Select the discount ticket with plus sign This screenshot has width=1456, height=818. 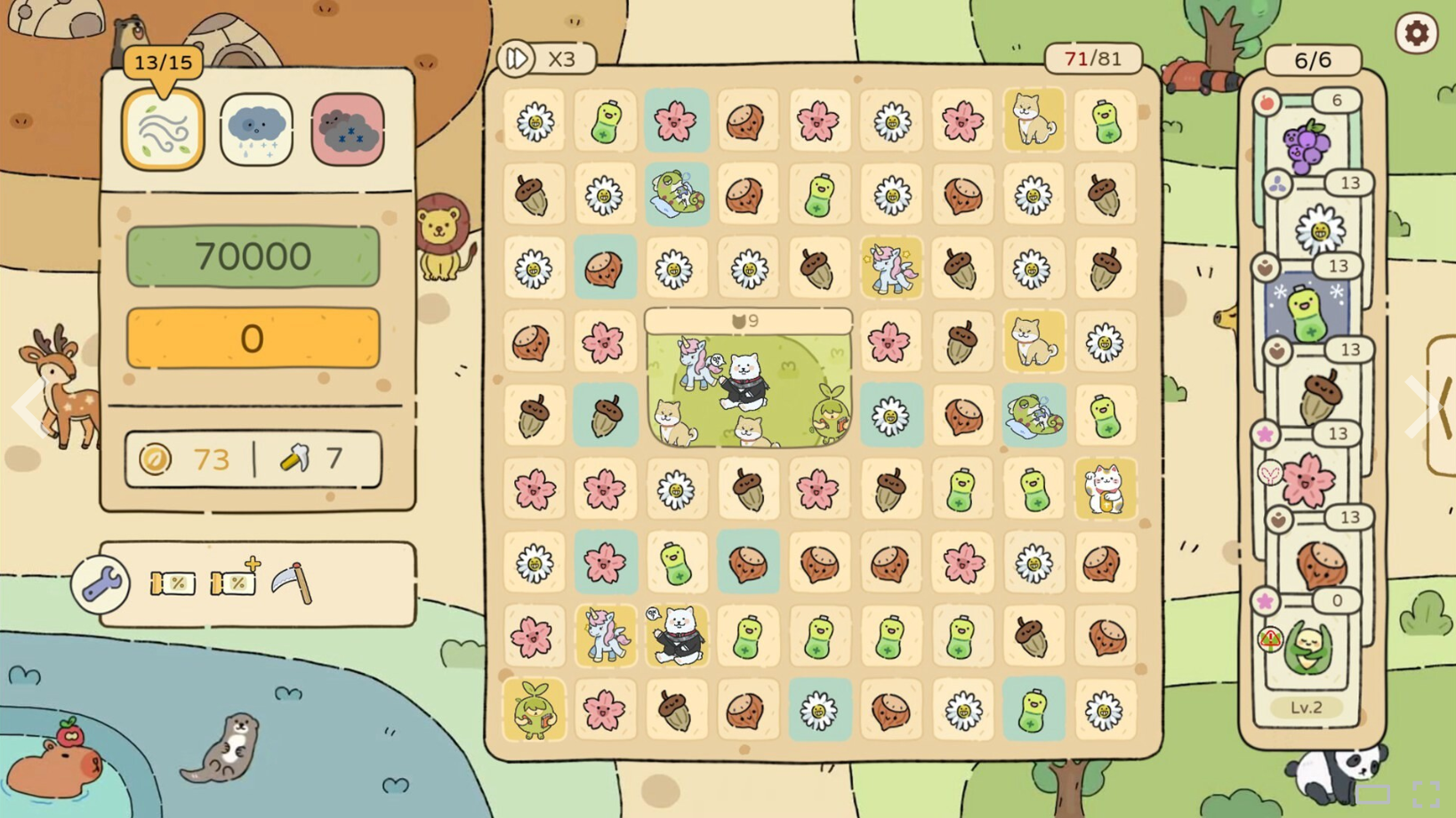[x=235, y=581]
